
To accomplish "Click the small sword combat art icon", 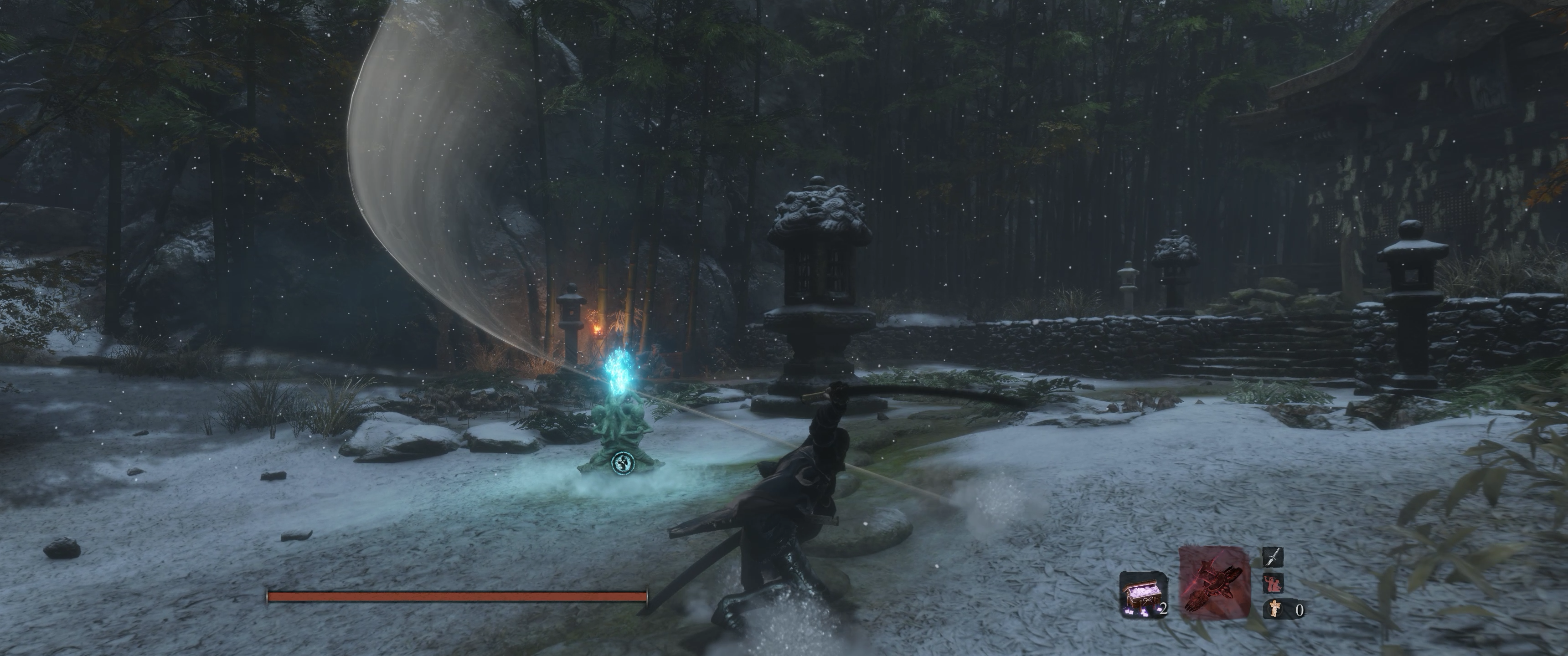I will [1273, 556].
